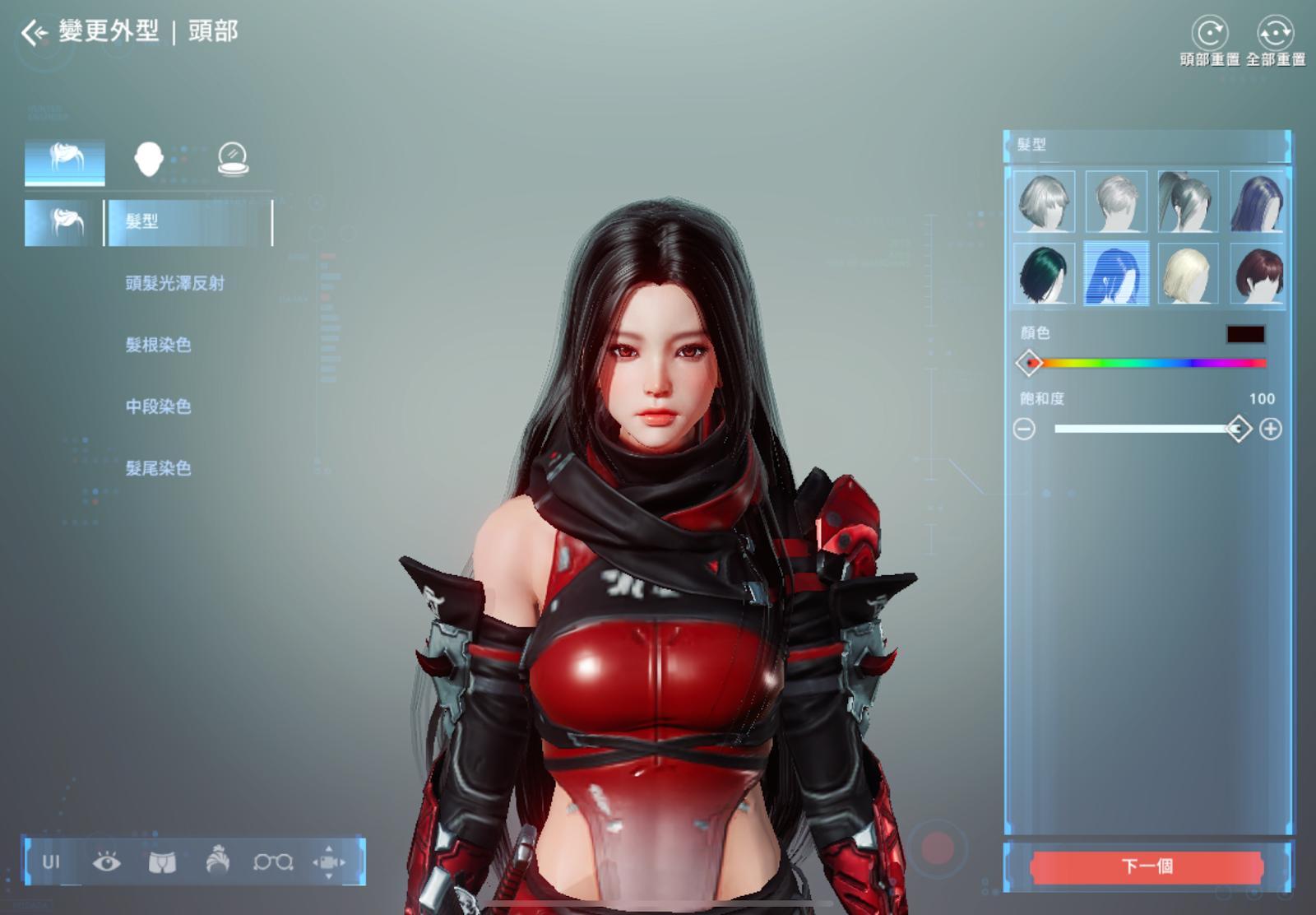Proceed with the red 下一個 button
Viewport: 1316px width, 915px height.
point(1147,866)
